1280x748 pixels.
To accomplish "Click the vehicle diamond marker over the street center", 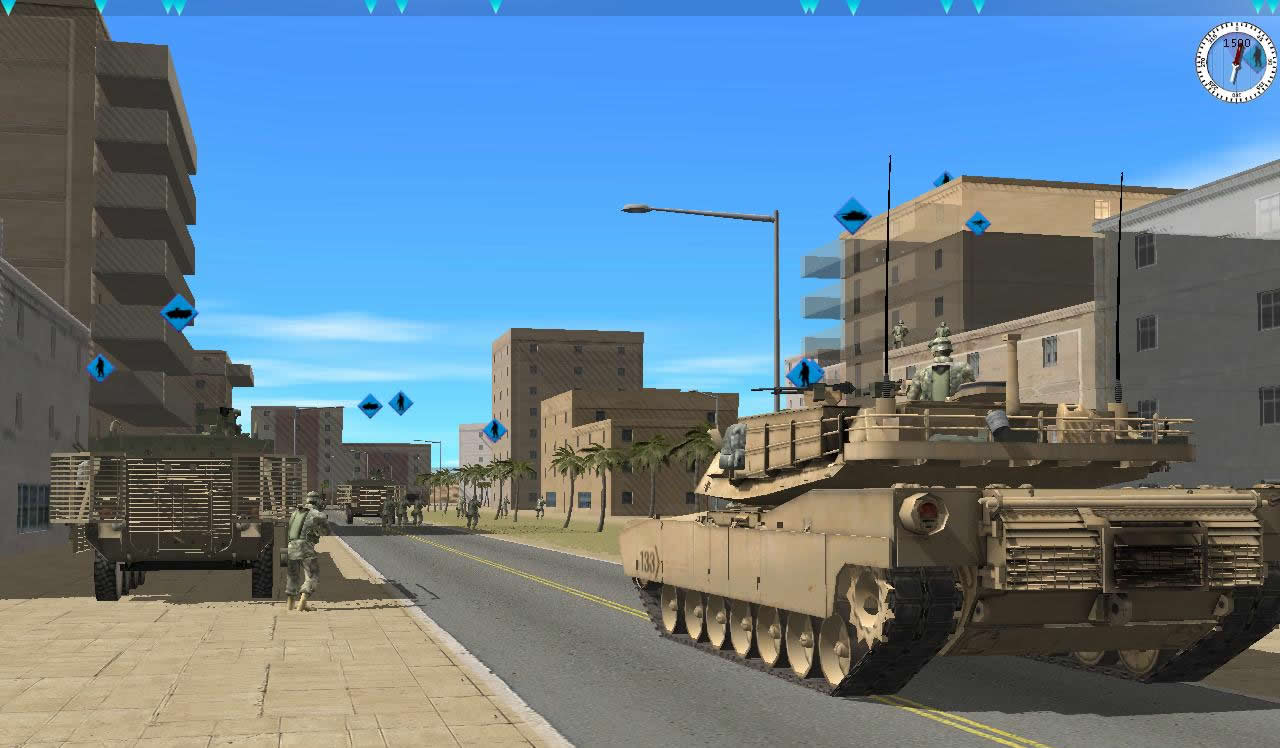I will (x=369, y=404).
